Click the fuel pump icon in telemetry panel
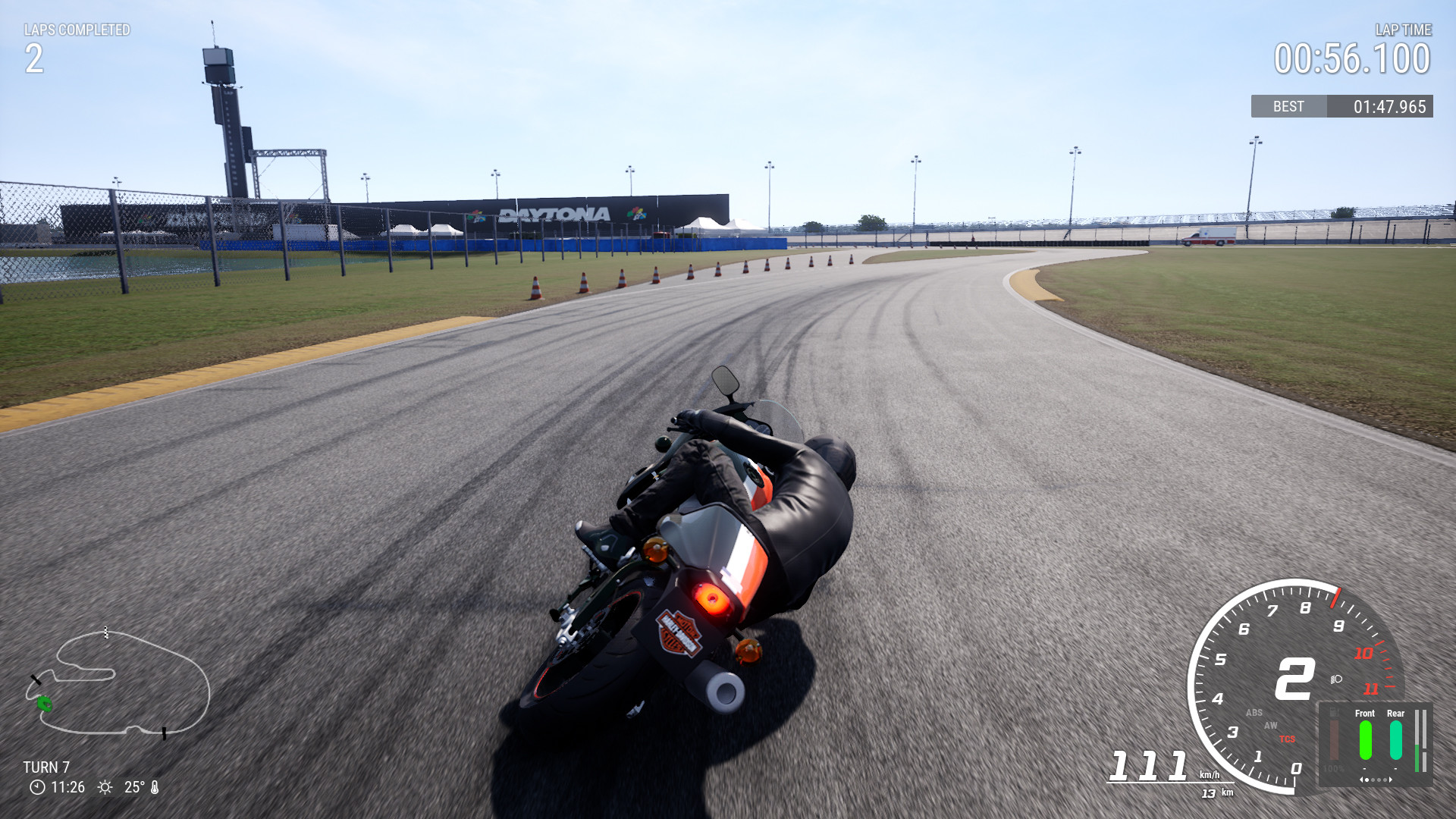The image size is (1456, 819). pyautogui.click(x=1334, y=711)
